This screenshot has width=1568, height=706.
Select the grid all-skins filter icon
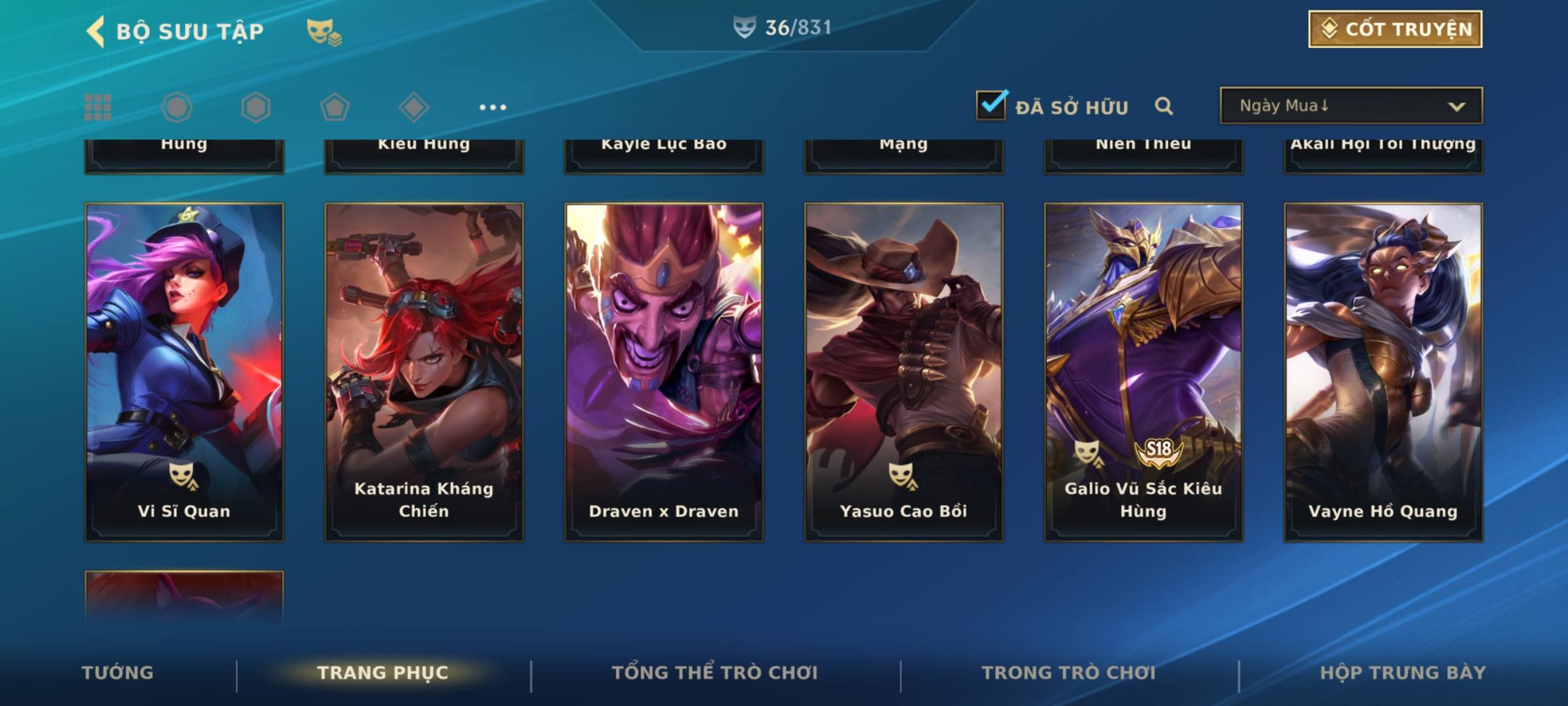tap(98, 107)
